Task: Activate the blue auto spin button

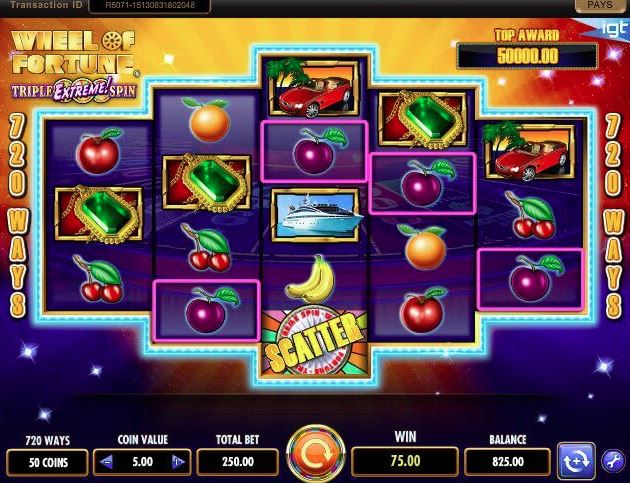Action: [575, 461]
